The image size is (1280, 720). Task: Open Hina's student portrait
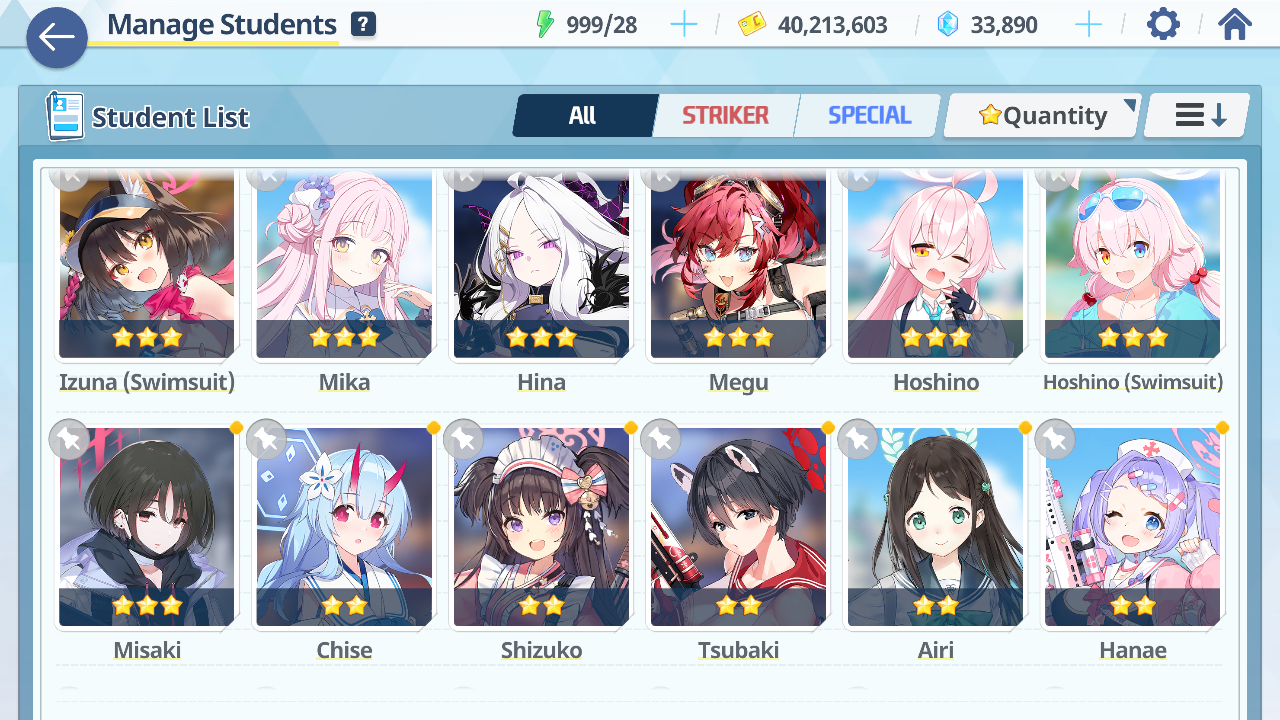[x=541, y=265]
